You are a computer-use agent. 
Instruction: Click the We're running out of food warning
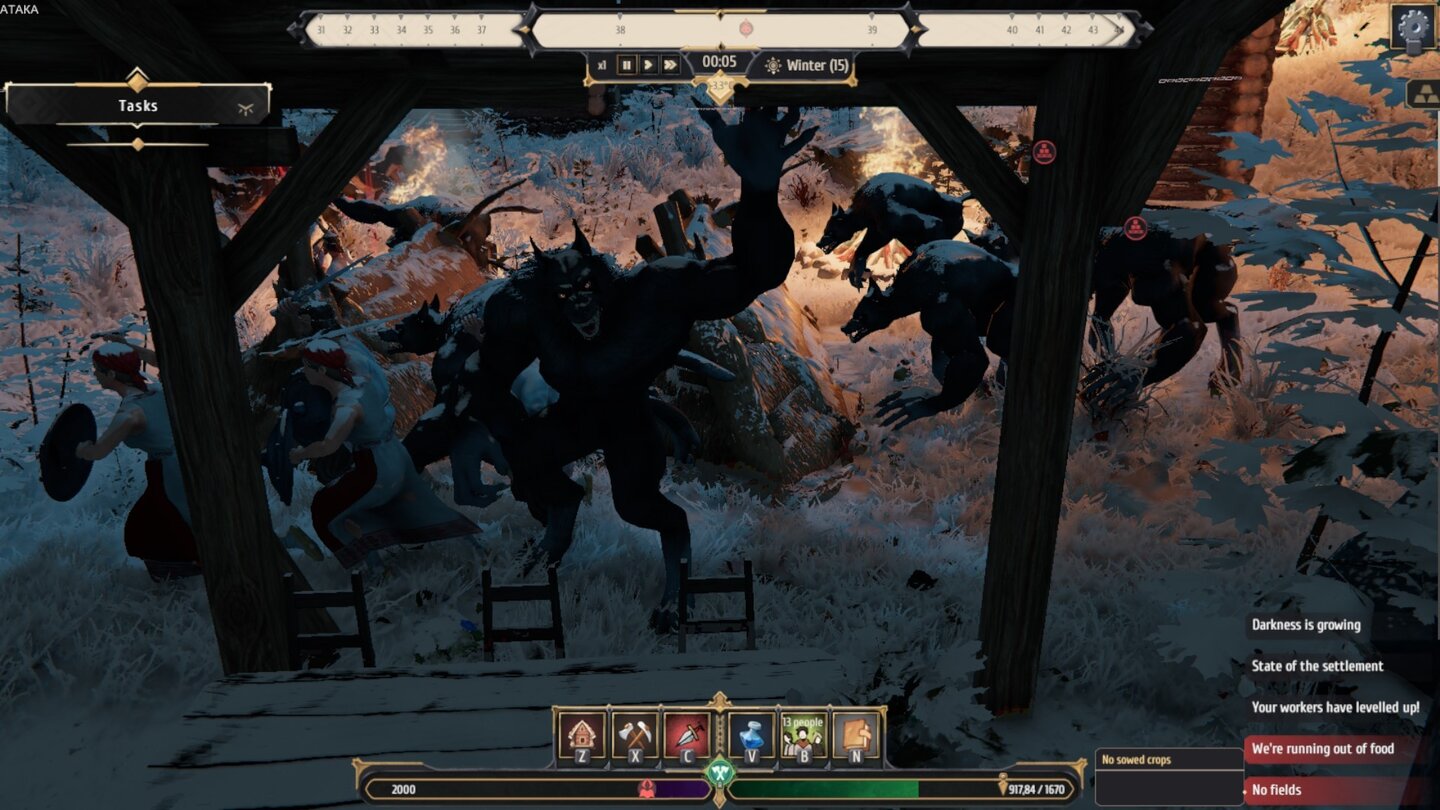click(1323, 747)
